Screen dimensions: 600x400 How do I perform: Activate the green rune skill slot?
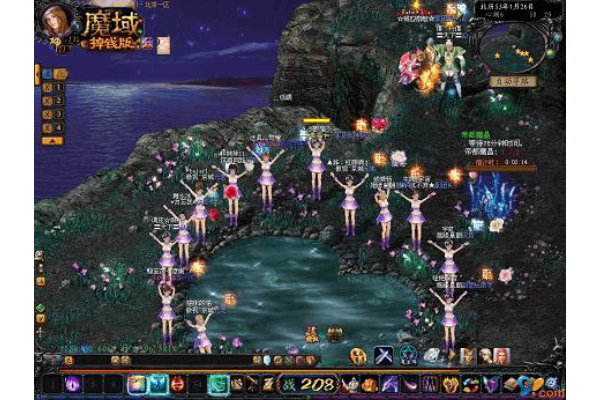pyautogui.click(x=218, y=383)
